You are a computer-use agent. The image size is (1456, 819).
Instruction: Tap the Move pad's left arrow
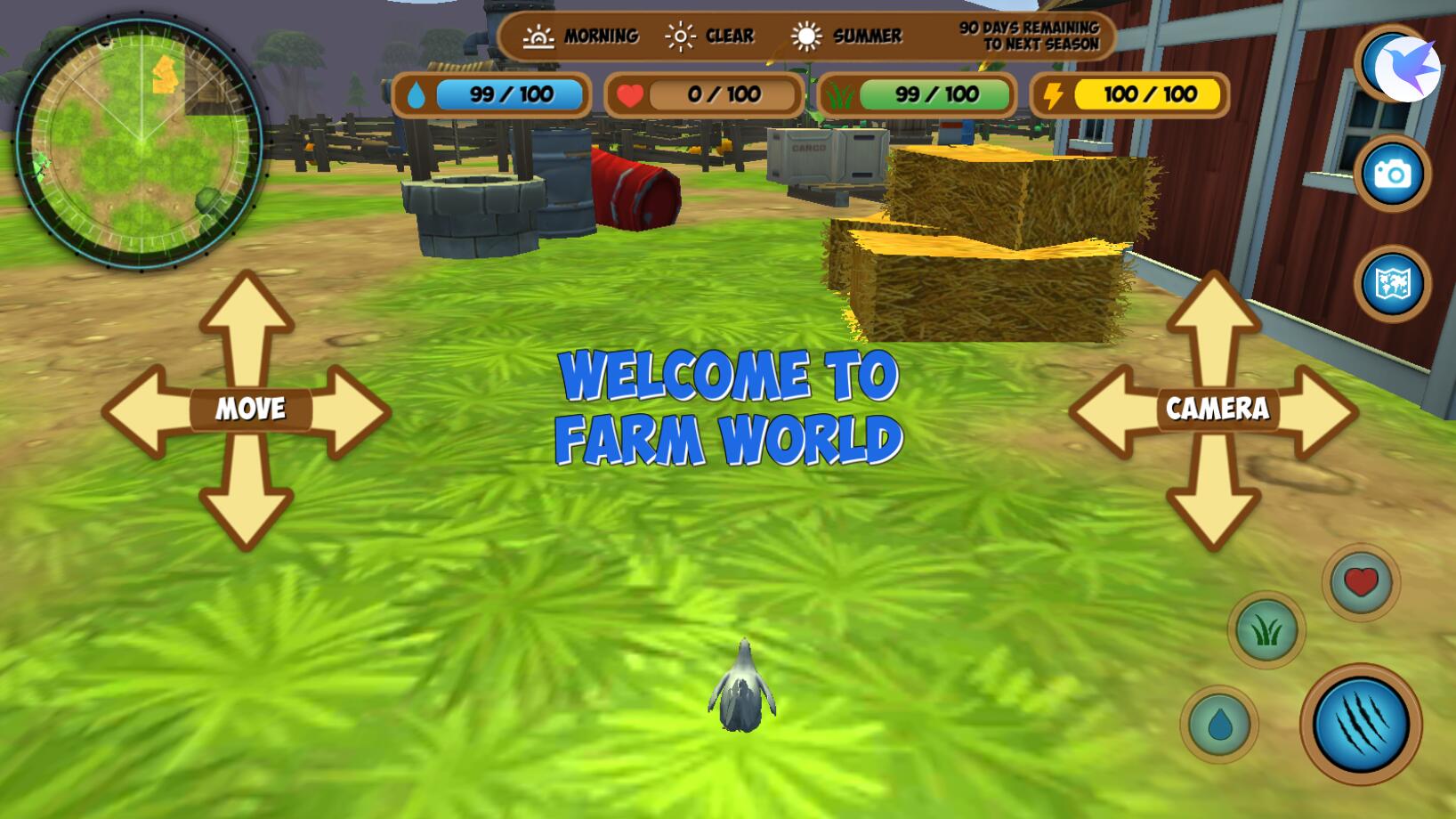pyautogui.click(x=144, y=411)
